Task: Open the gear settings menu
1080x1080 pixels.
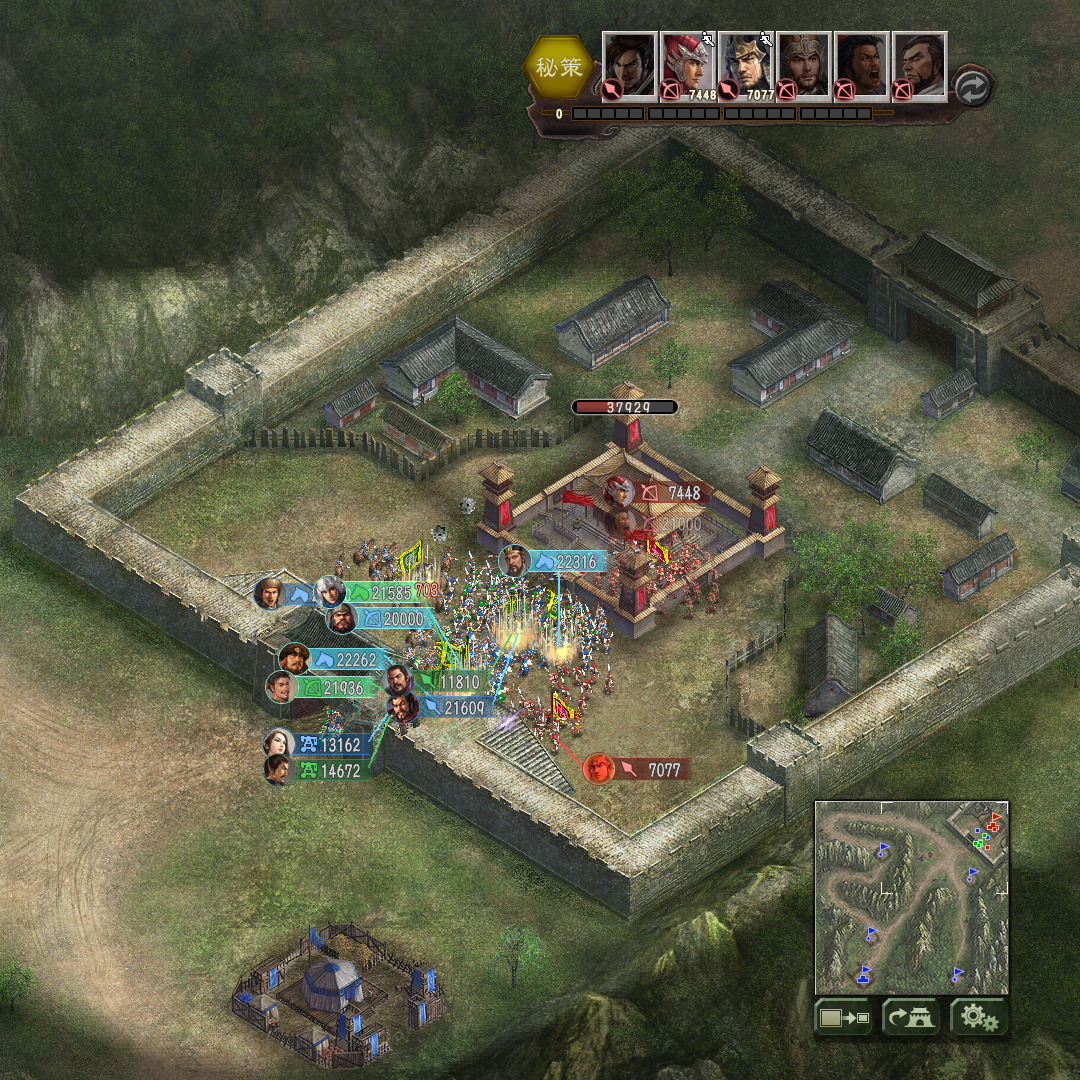Action: tap(978, 1018)
